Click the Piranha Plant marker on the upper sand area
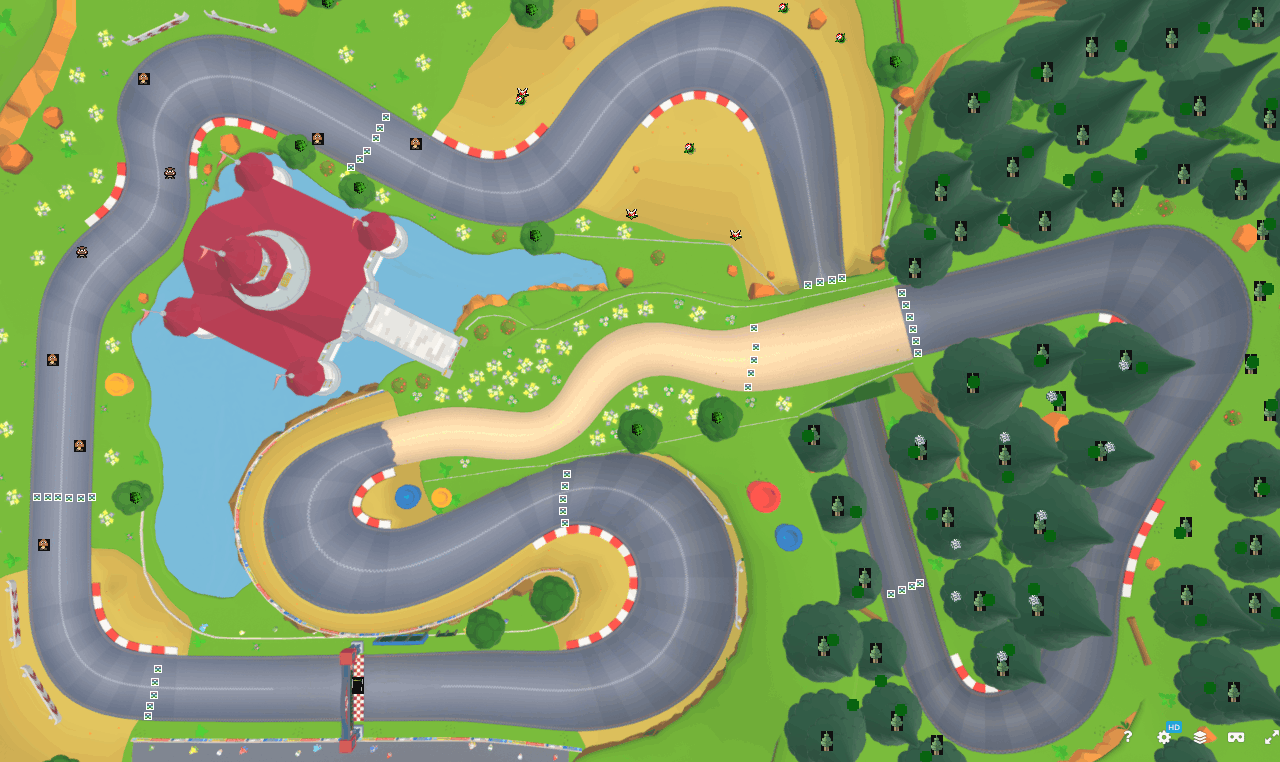The height and width of the screenshot is (762, 1280). [x=520, y=95]
